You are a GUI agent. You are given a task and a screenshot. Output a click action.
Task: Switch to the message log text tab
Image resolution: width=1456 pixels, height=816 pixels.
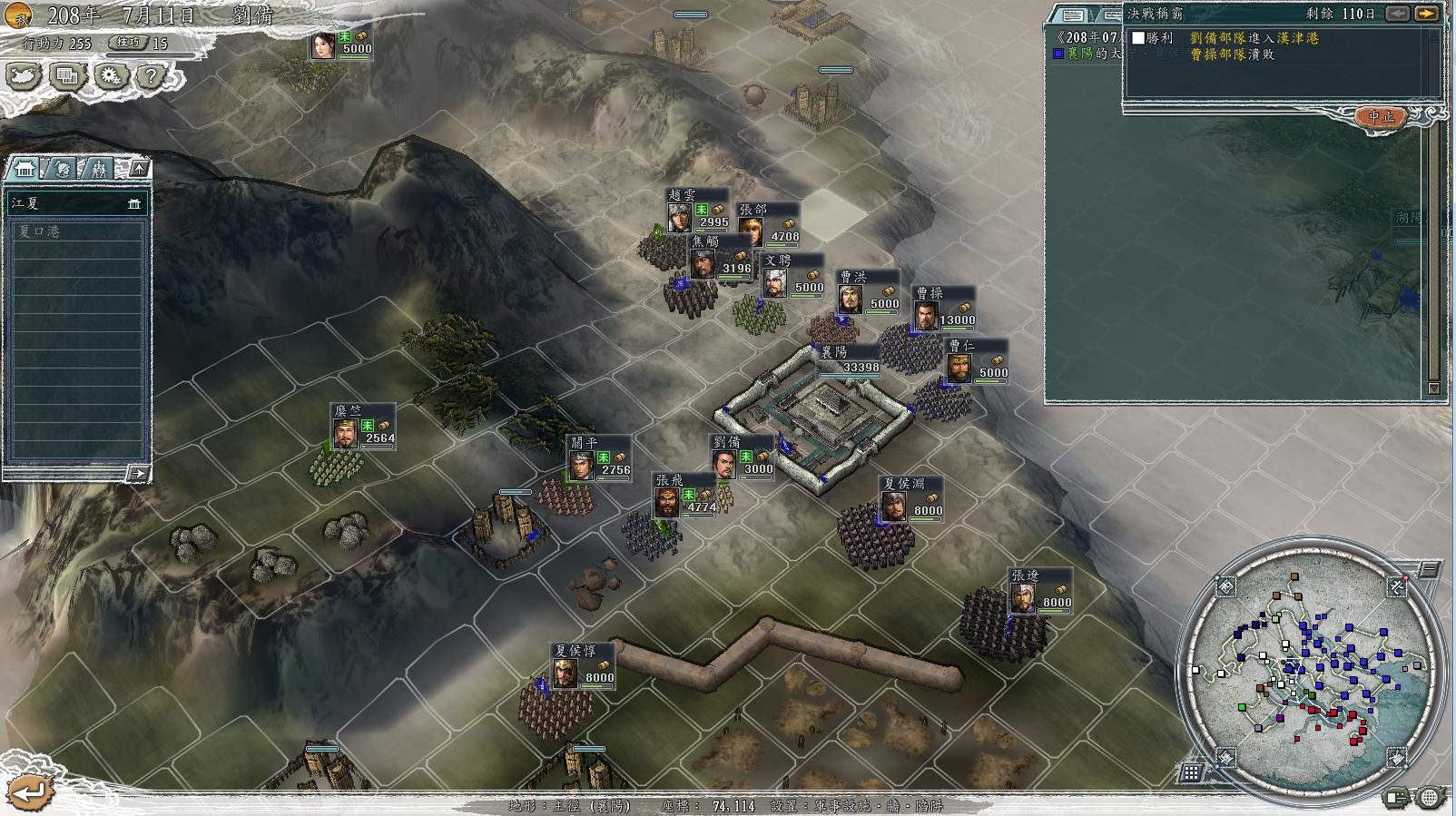point(1073,15)
